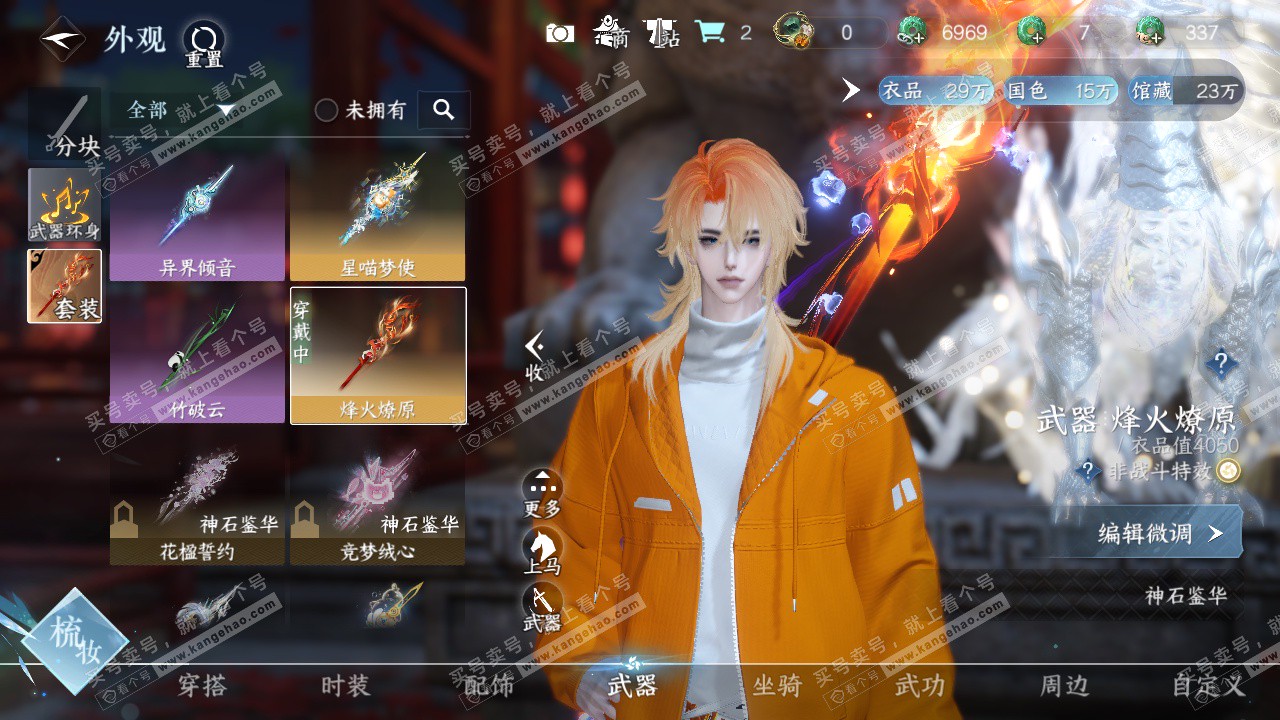The height and width of the screenshot is (720, 1280).
Task: Collapse the panel with 收 arrow
Action: (536, 357)
